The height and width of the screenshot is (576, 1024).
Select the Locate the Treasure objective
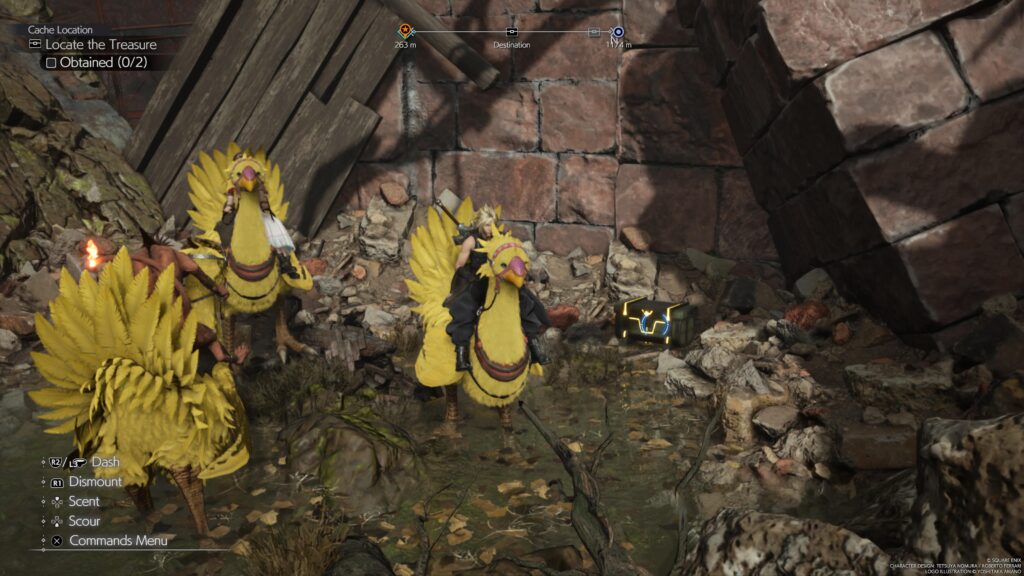100,44
